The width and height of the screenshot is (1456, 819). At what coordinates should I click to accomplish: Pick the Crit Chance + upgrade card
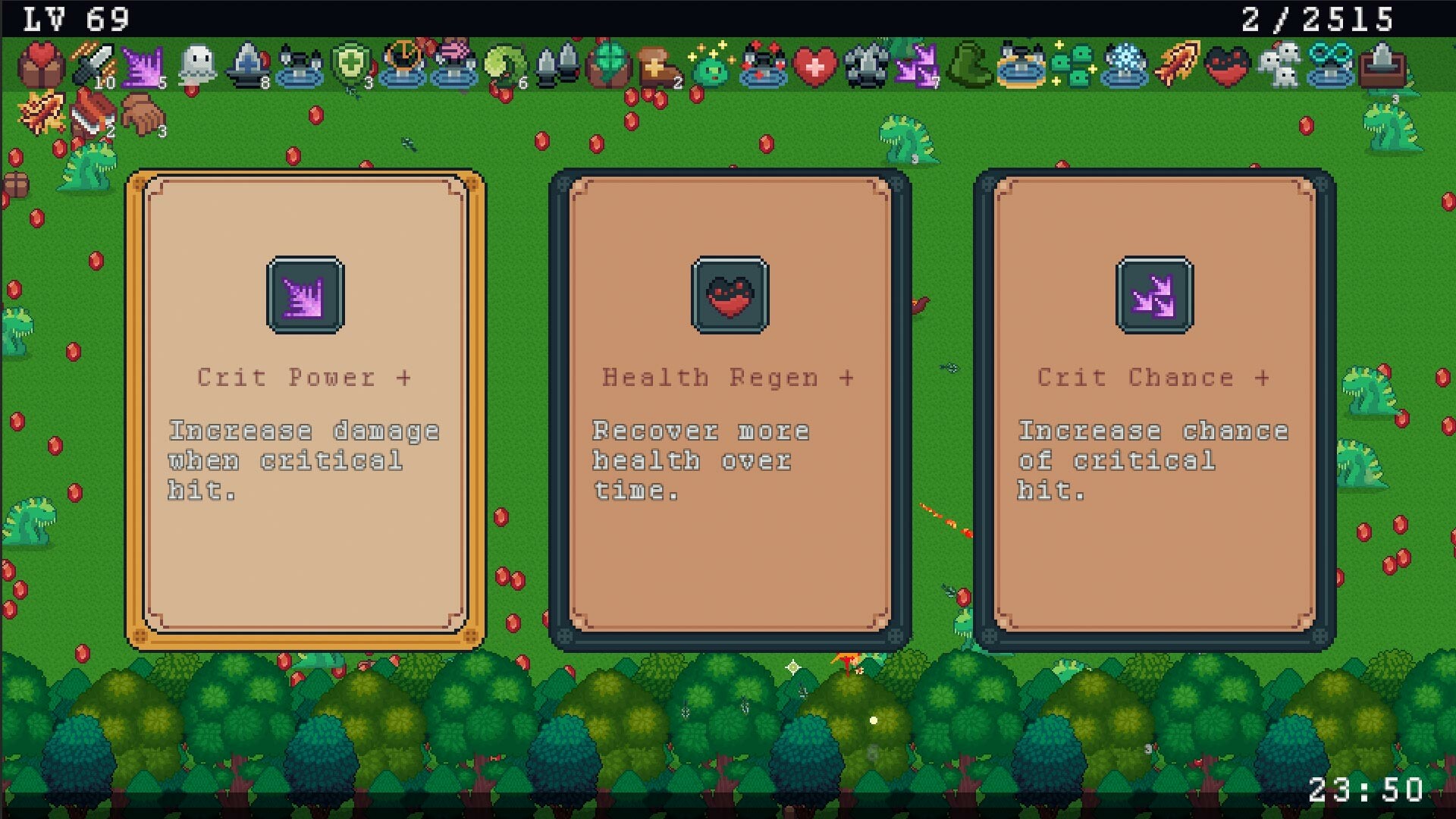pos(1153,409)
